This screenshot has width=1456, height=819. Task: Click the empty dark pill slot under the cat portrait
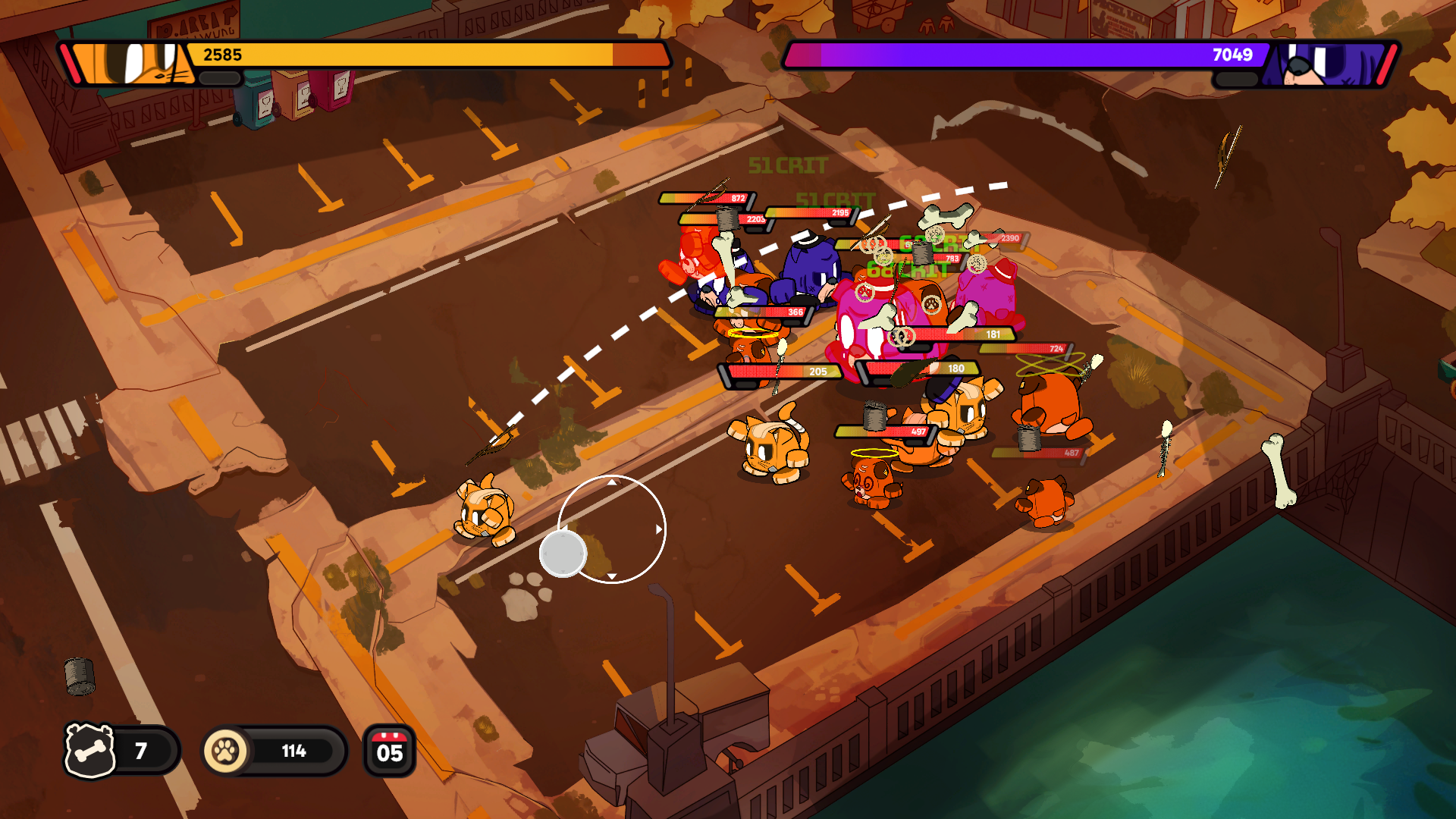coord(218,78)
